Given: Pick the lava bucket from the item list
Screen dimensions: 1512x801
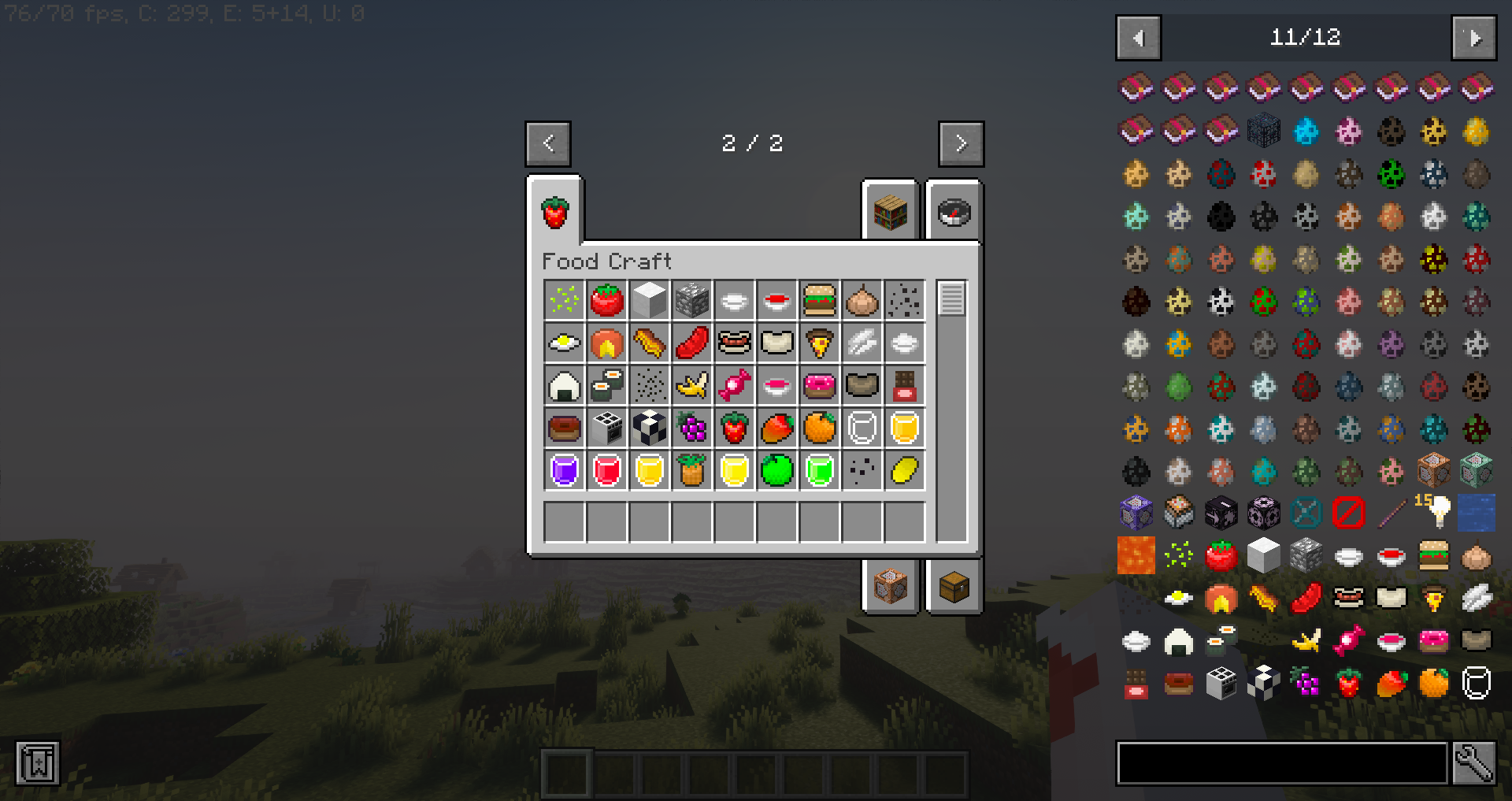Looking at the screenshot, I should pyautogui.click(x=1136, y=555).
